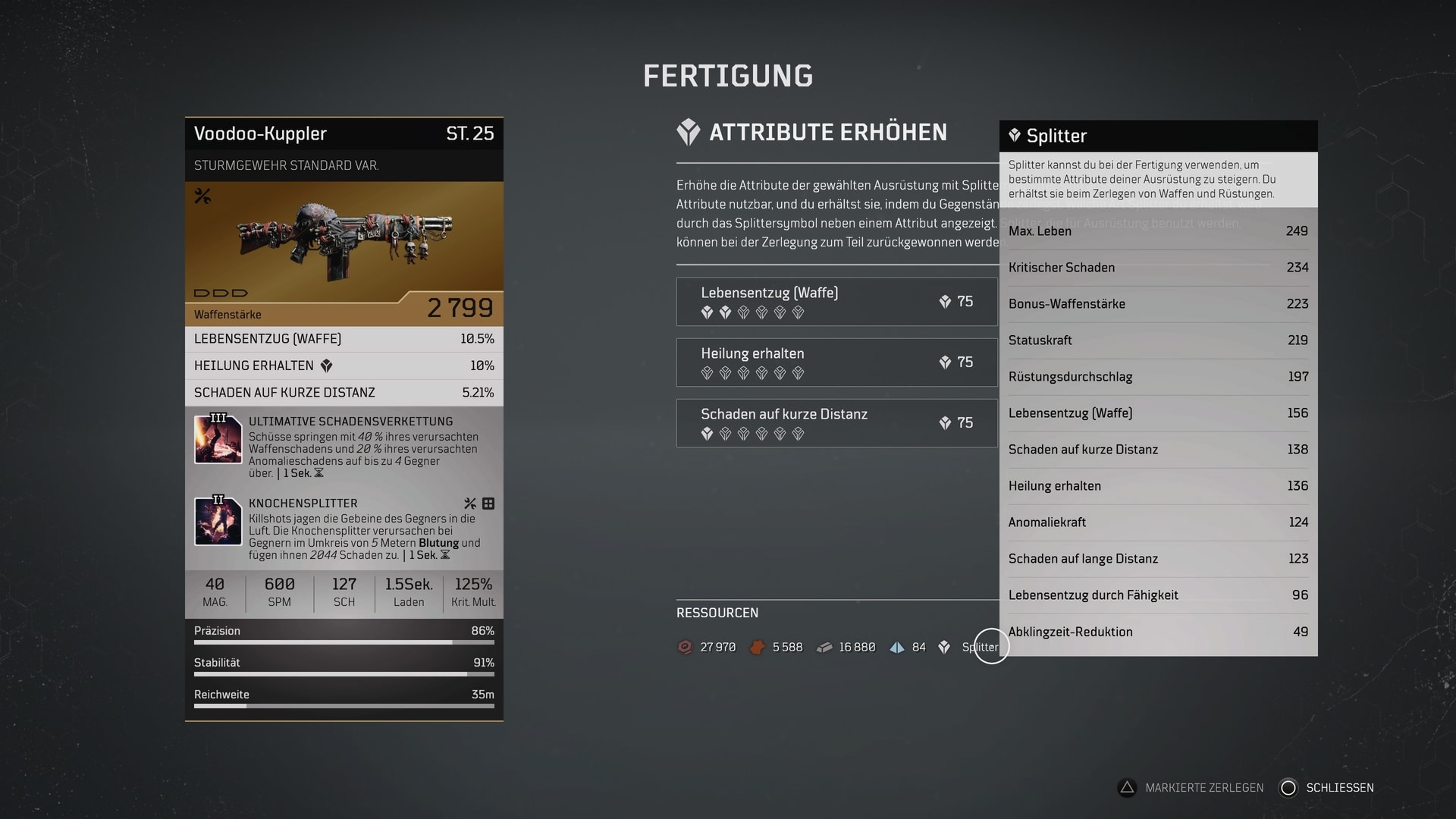Select Lebensentzug durch Fähigkeit row
1456x819 pixels.
1158,595
